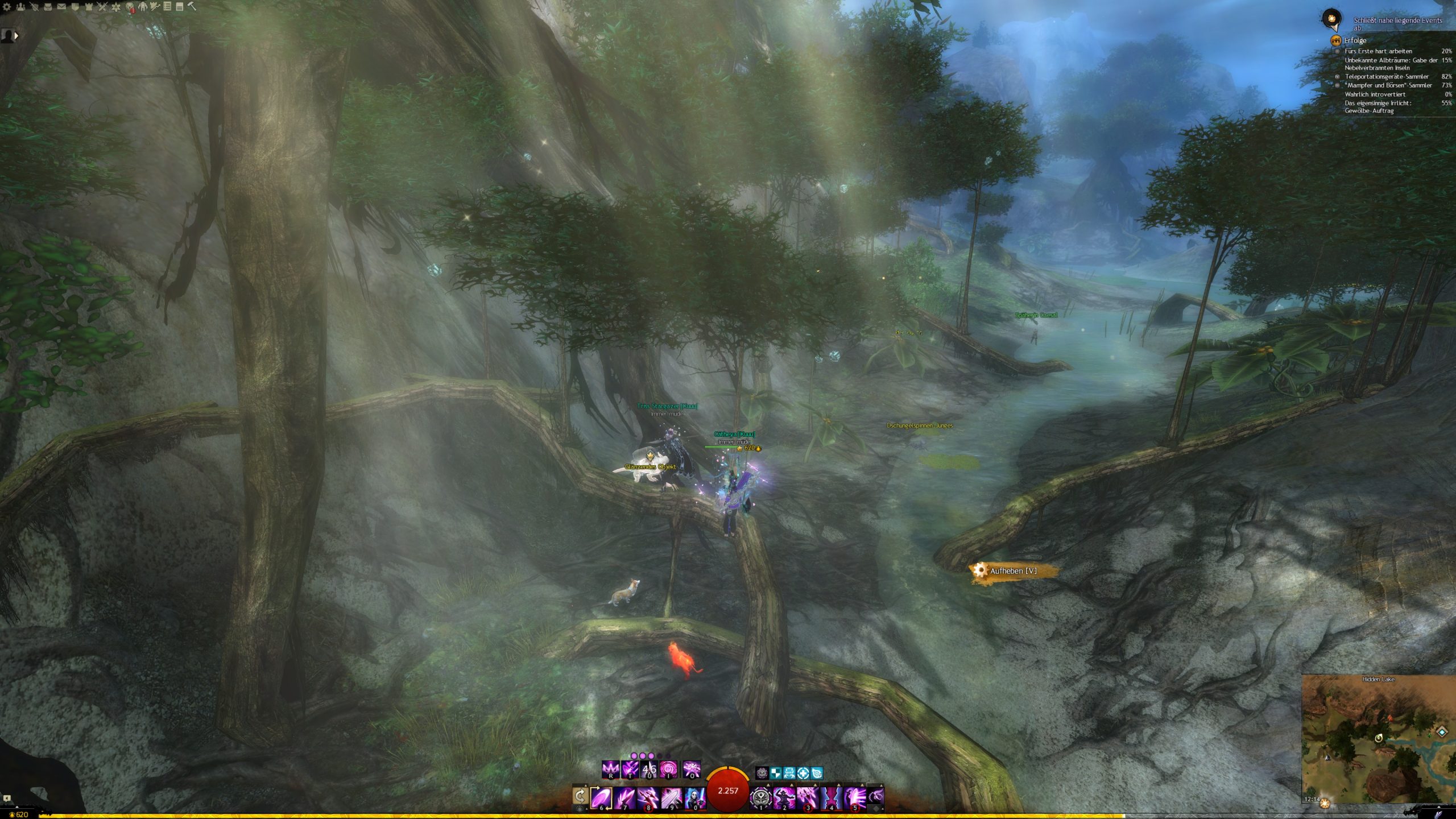
Task: Open the crossed swords PvP icon
Action: tap(102, 7)
